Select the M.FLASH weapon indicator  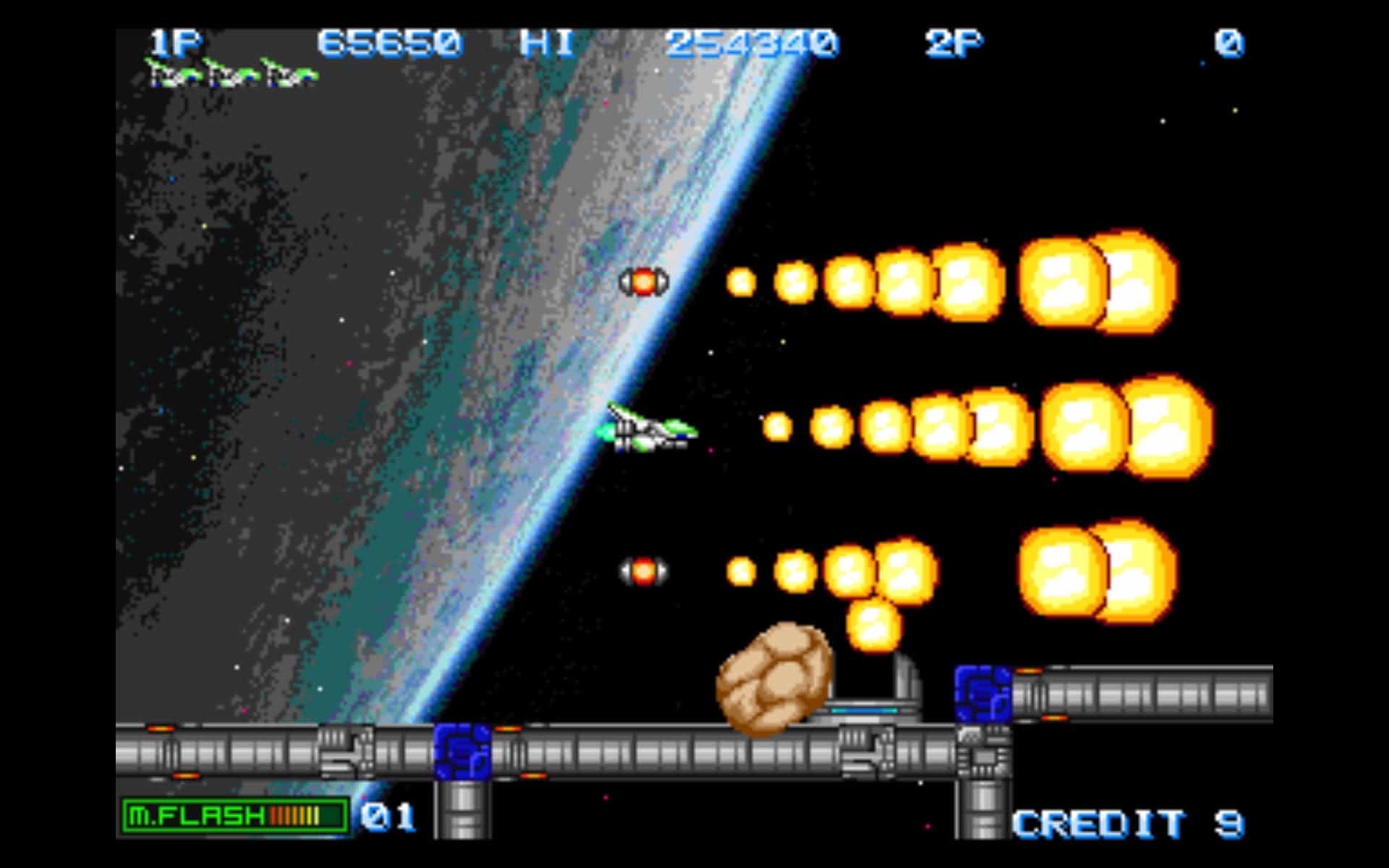(x=234, y=817)
